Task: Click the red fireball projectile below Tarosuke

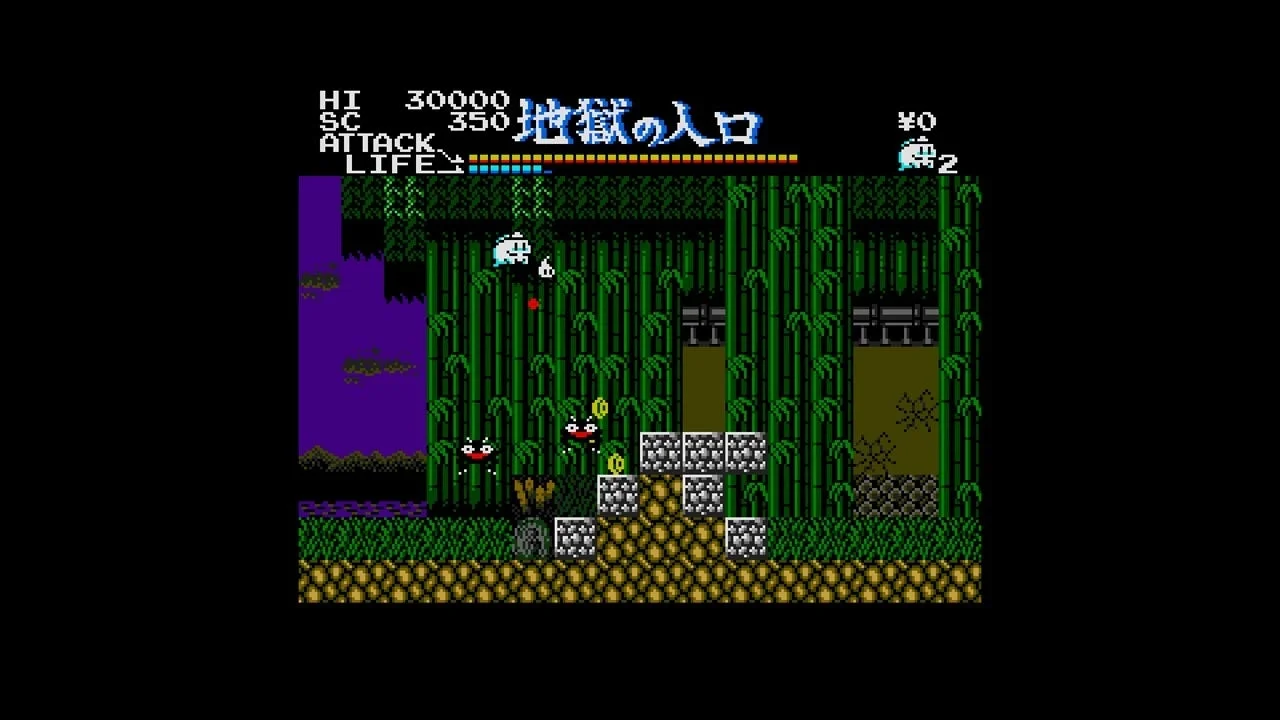Action: tap(533, 305)
